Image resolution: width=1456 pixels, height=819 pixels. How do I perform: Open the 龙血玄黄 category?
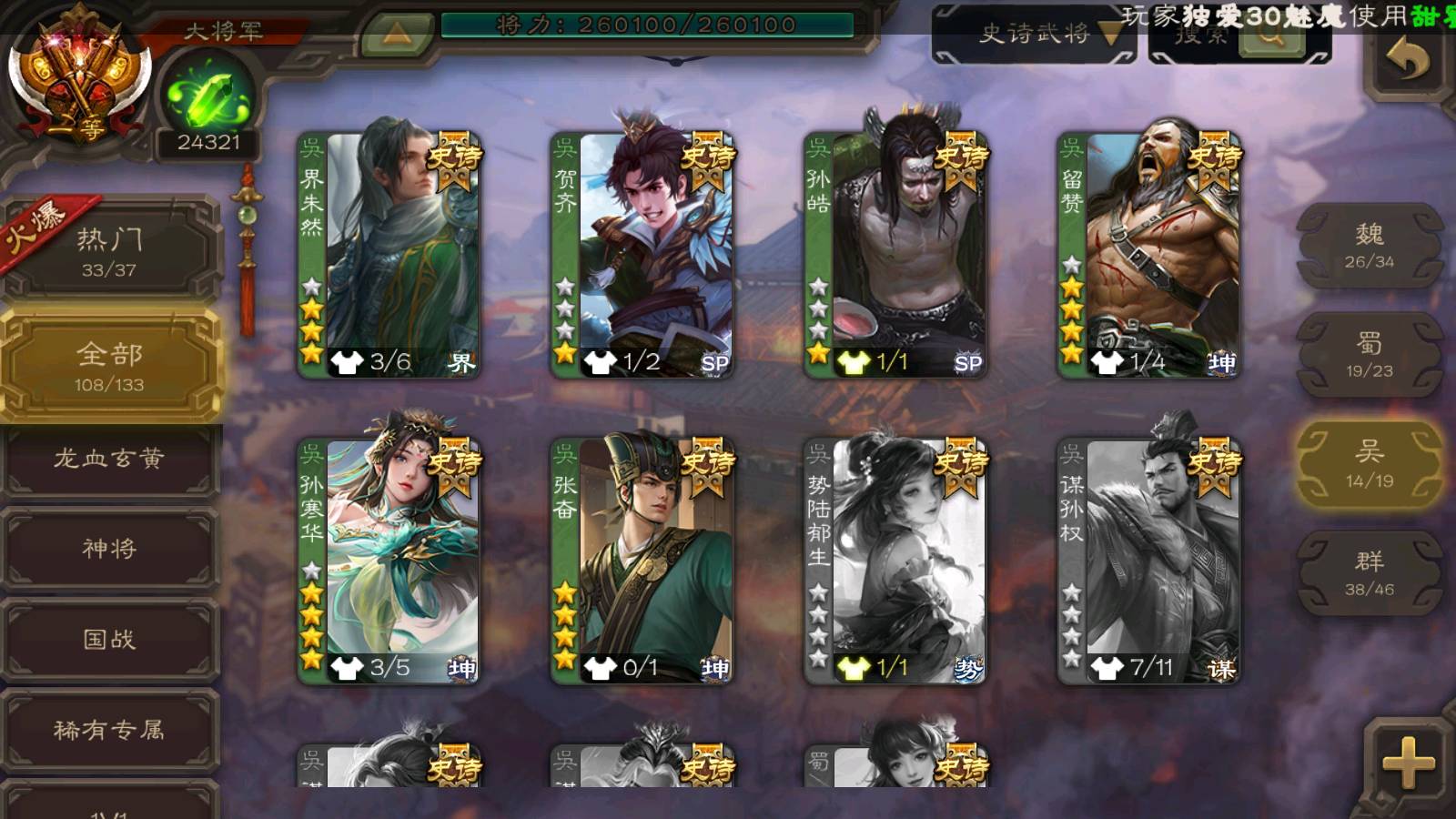pos(109,459)
